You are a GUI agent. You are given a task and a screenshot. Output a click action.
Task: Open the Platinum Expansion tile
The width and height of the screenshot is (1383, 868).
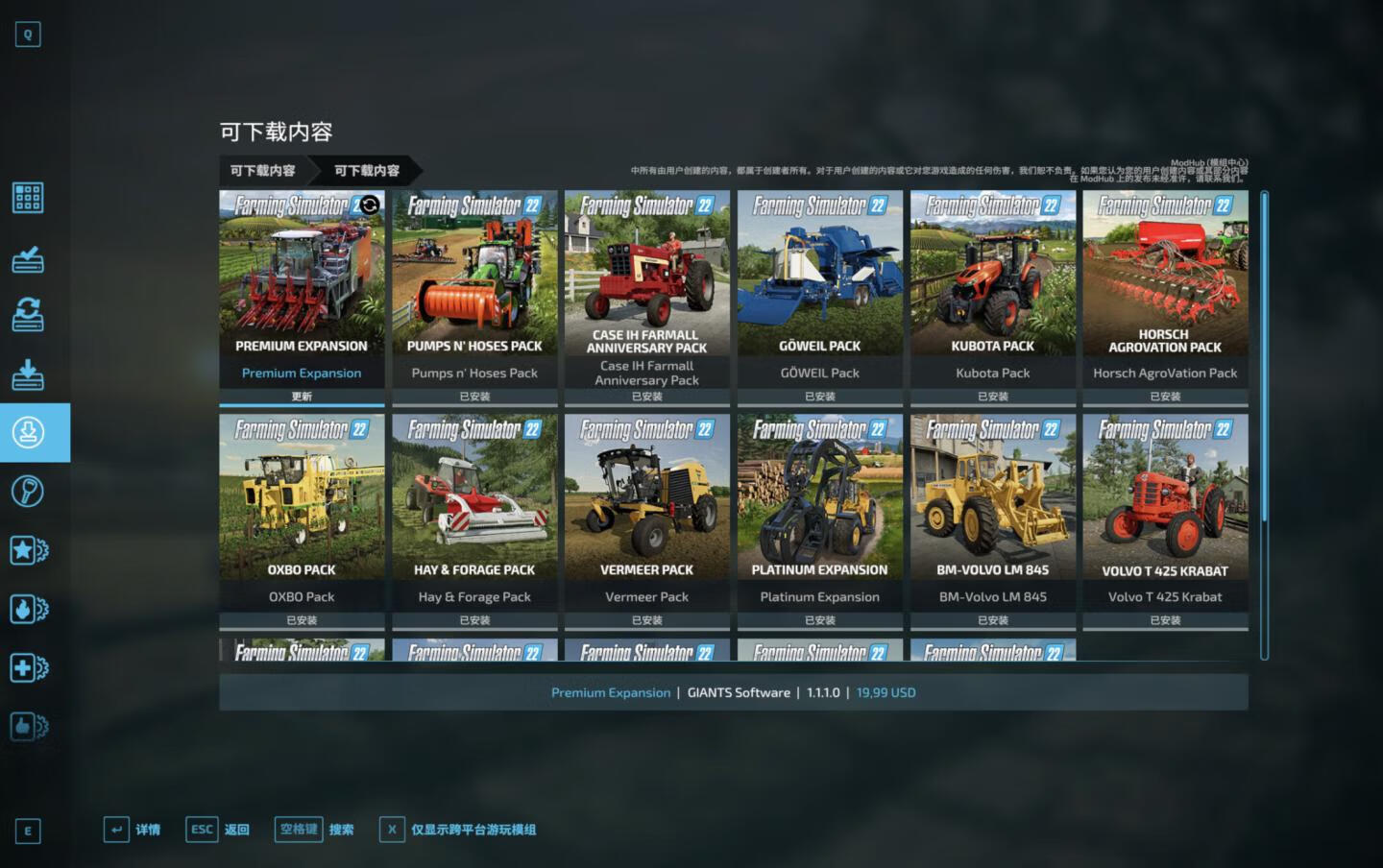[x=819, y=512]
